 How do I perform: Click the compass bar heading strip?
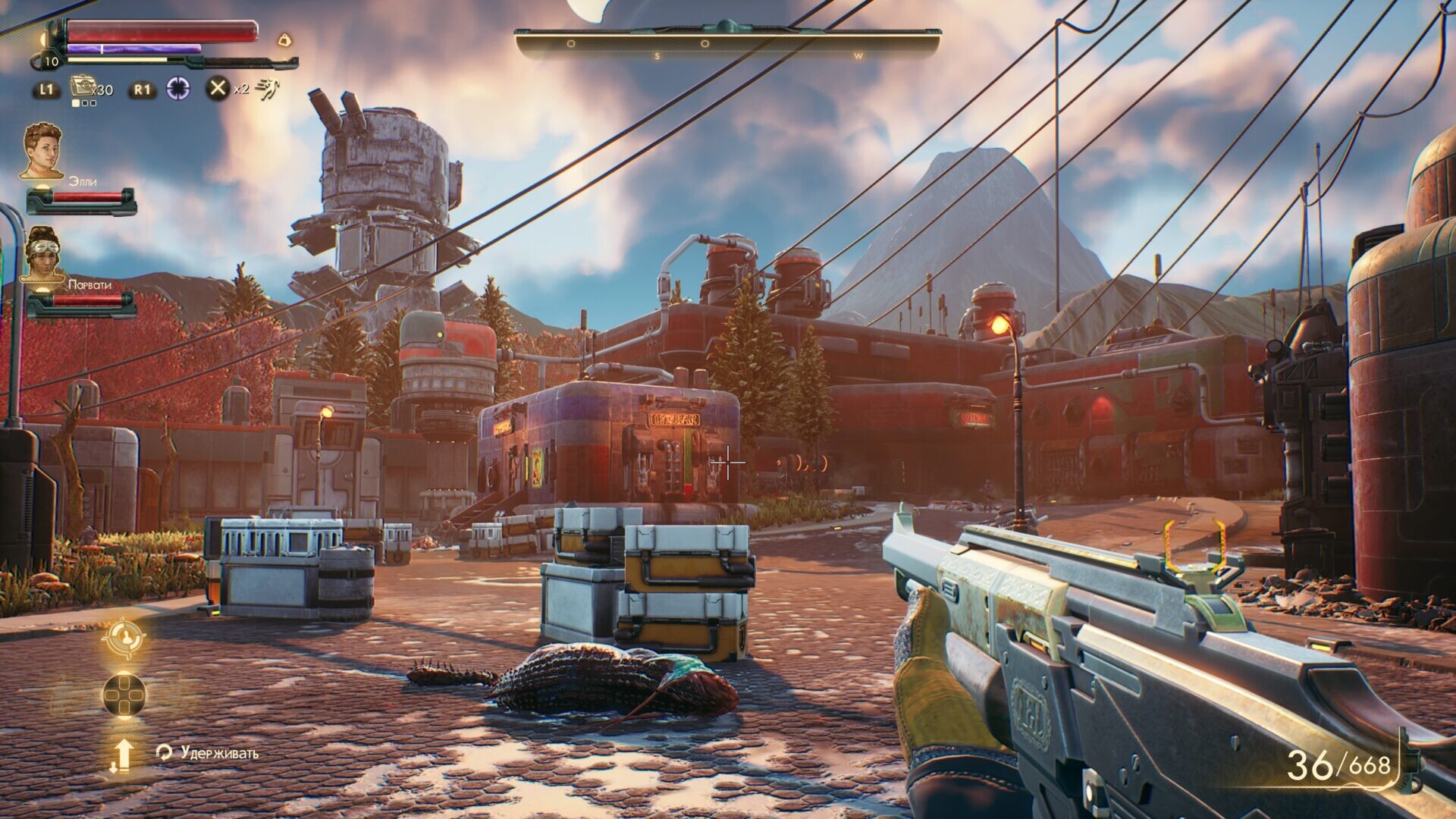(x=728, y=44)
